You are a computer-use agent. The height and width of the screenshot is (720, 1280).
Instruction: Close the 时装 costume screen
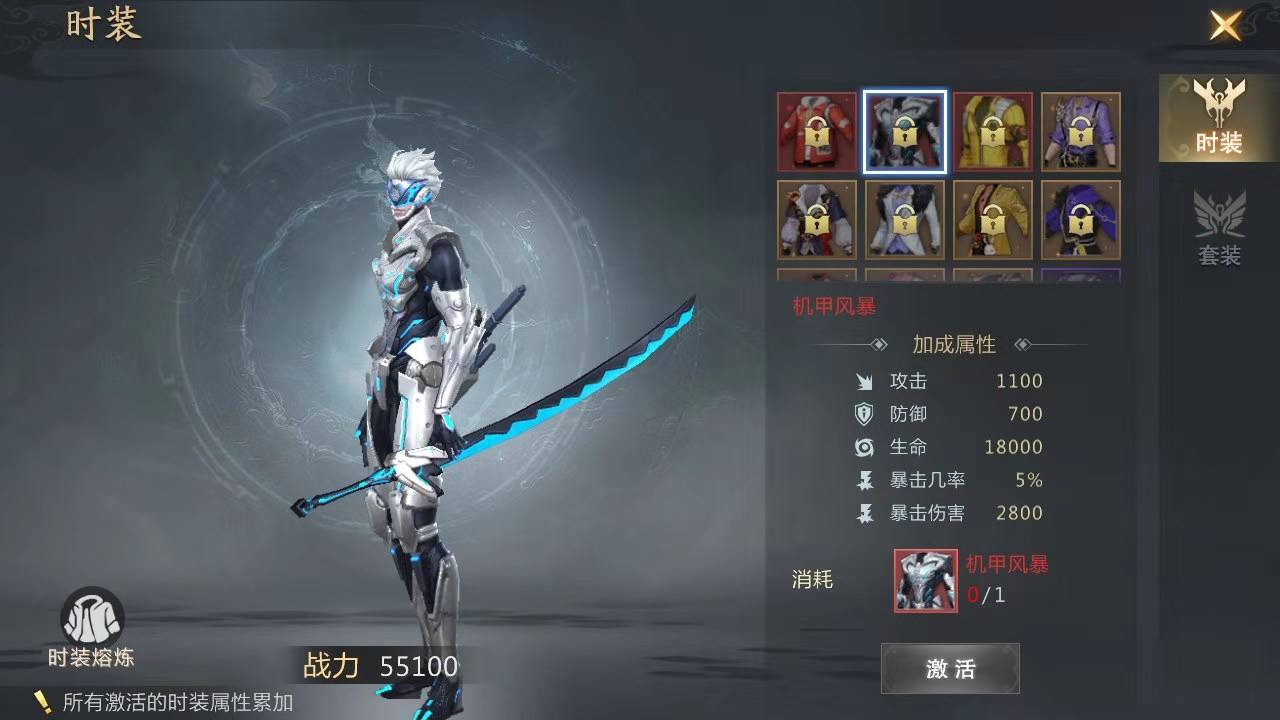coord(1225,25)
